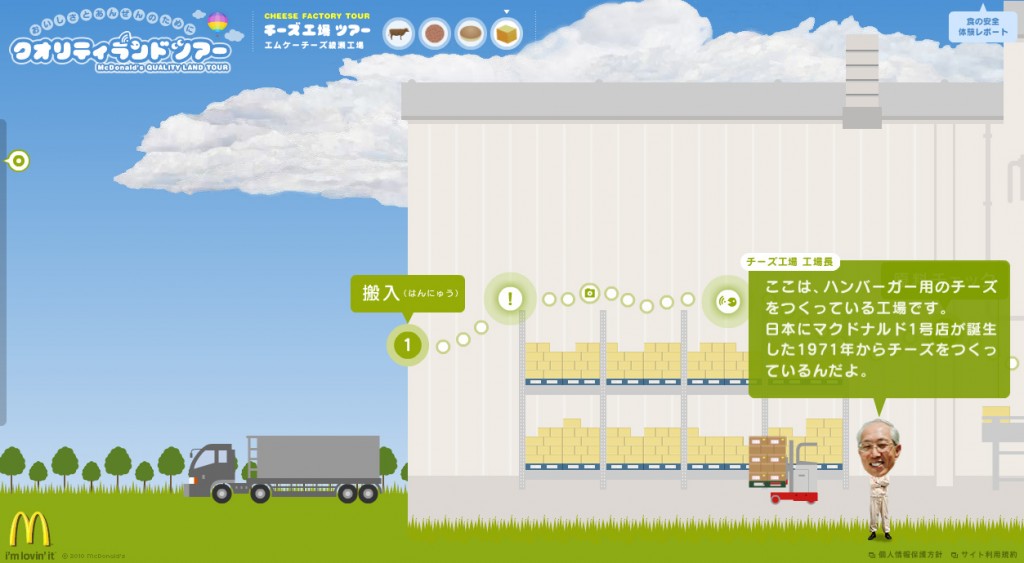Select the cheese block tour icon
Screen dimensions: 1024x563
(x=507, y=34)
